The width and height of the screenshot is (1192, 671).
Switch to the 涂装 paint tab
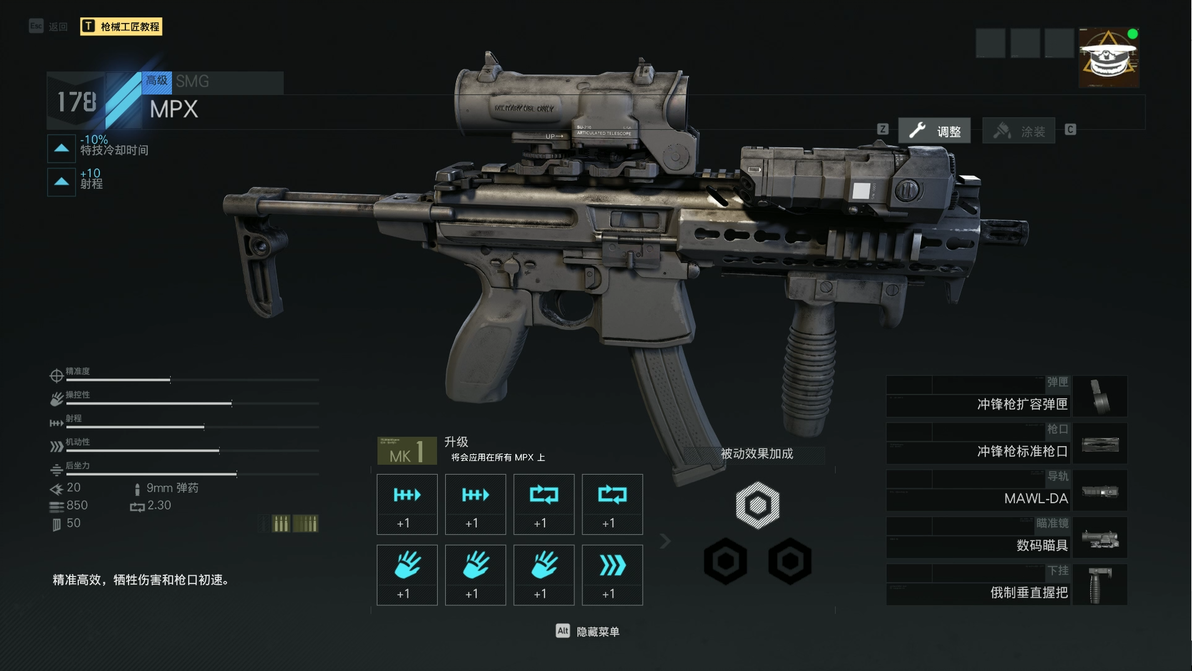1019,131
